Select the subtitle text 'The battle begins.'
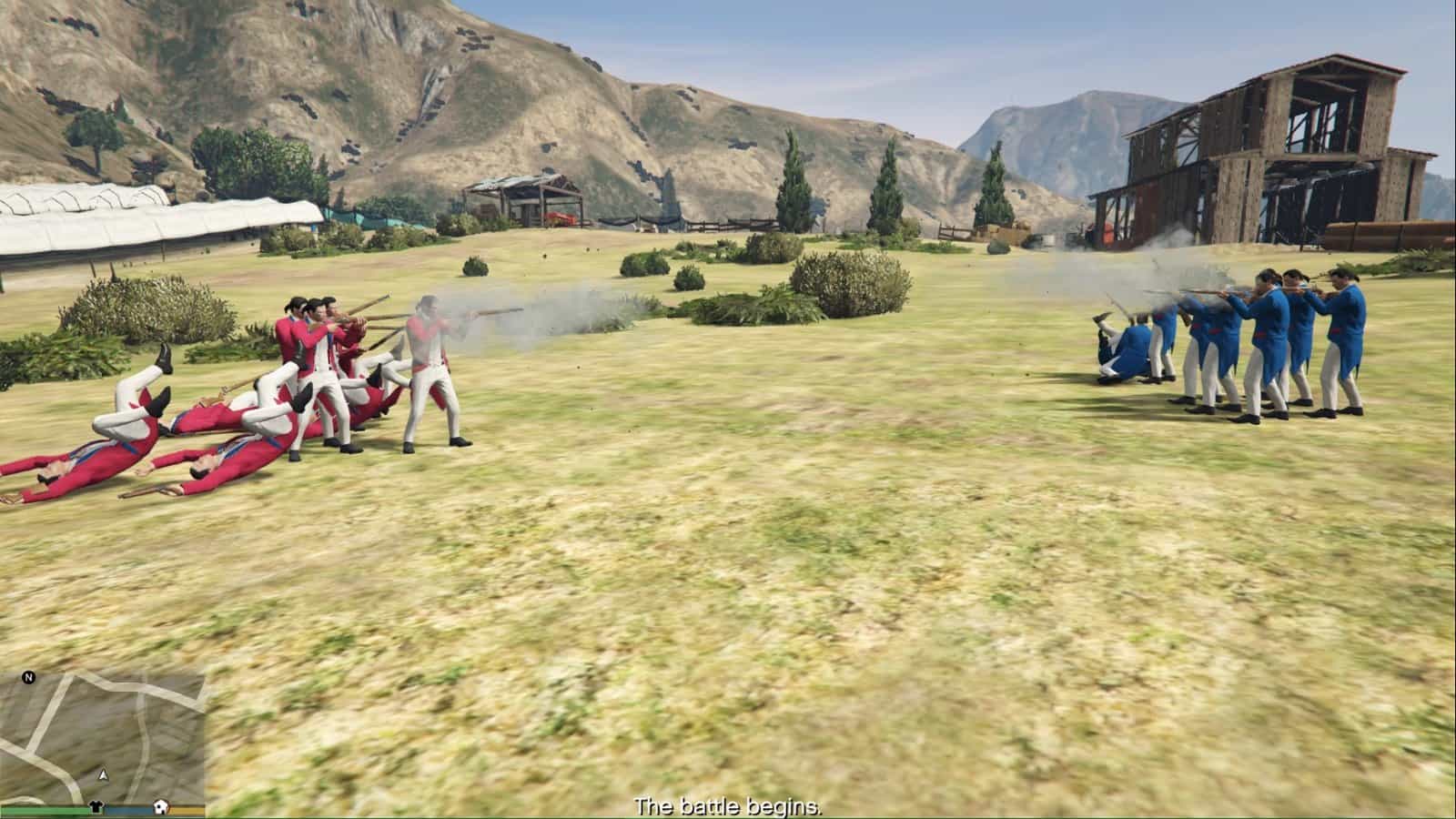This screenshot has height=819, width=1456. coord(728,804)
